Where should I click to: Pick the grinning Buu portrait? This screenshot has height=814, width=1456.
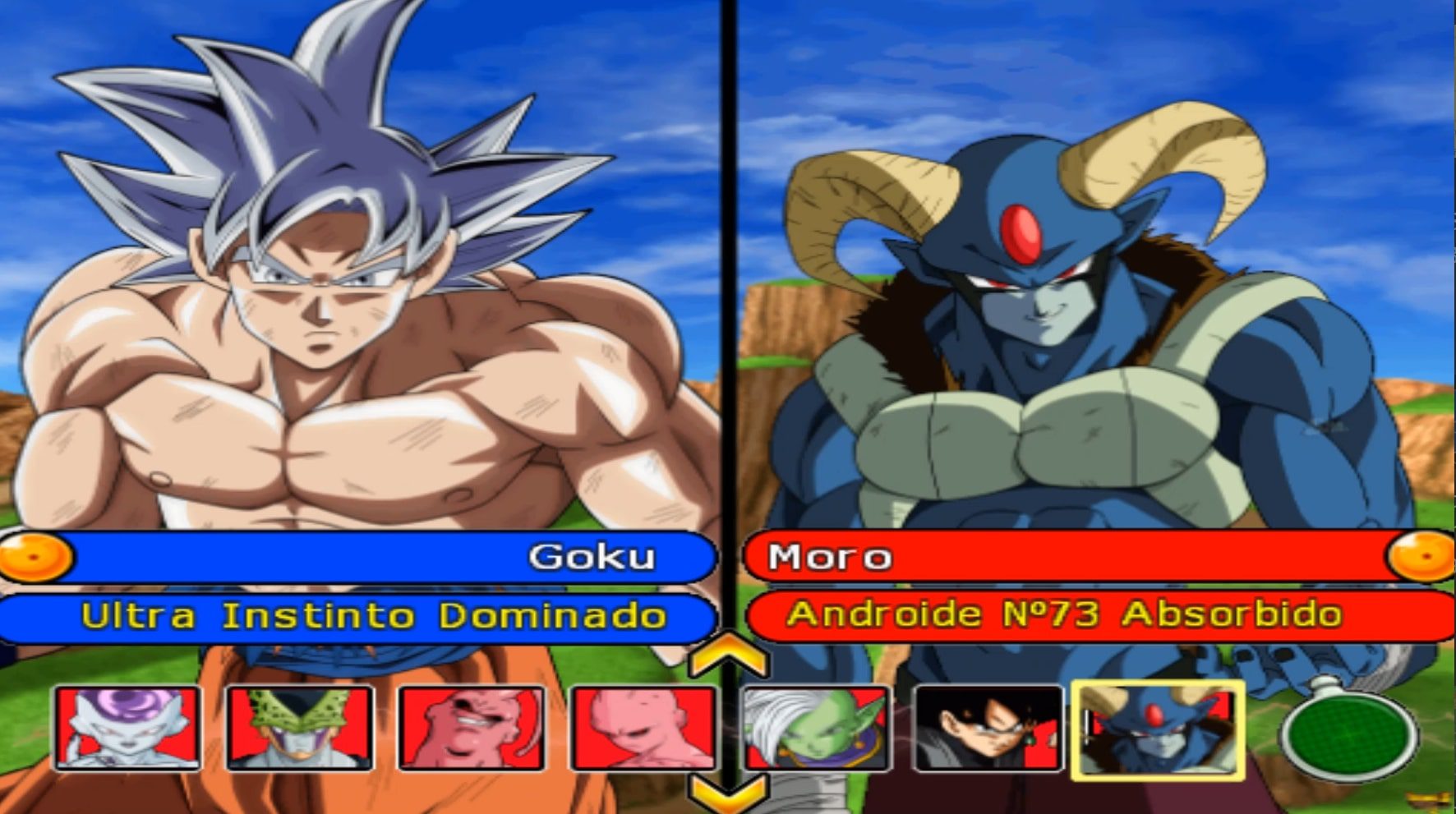point(471,728)
